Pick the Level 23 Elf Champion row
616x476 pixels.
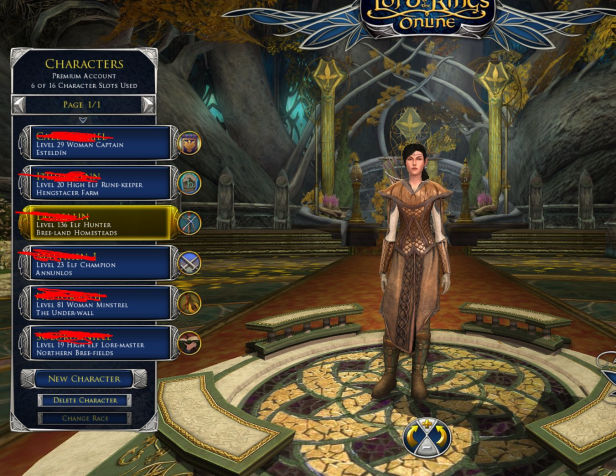coord(95,263)
